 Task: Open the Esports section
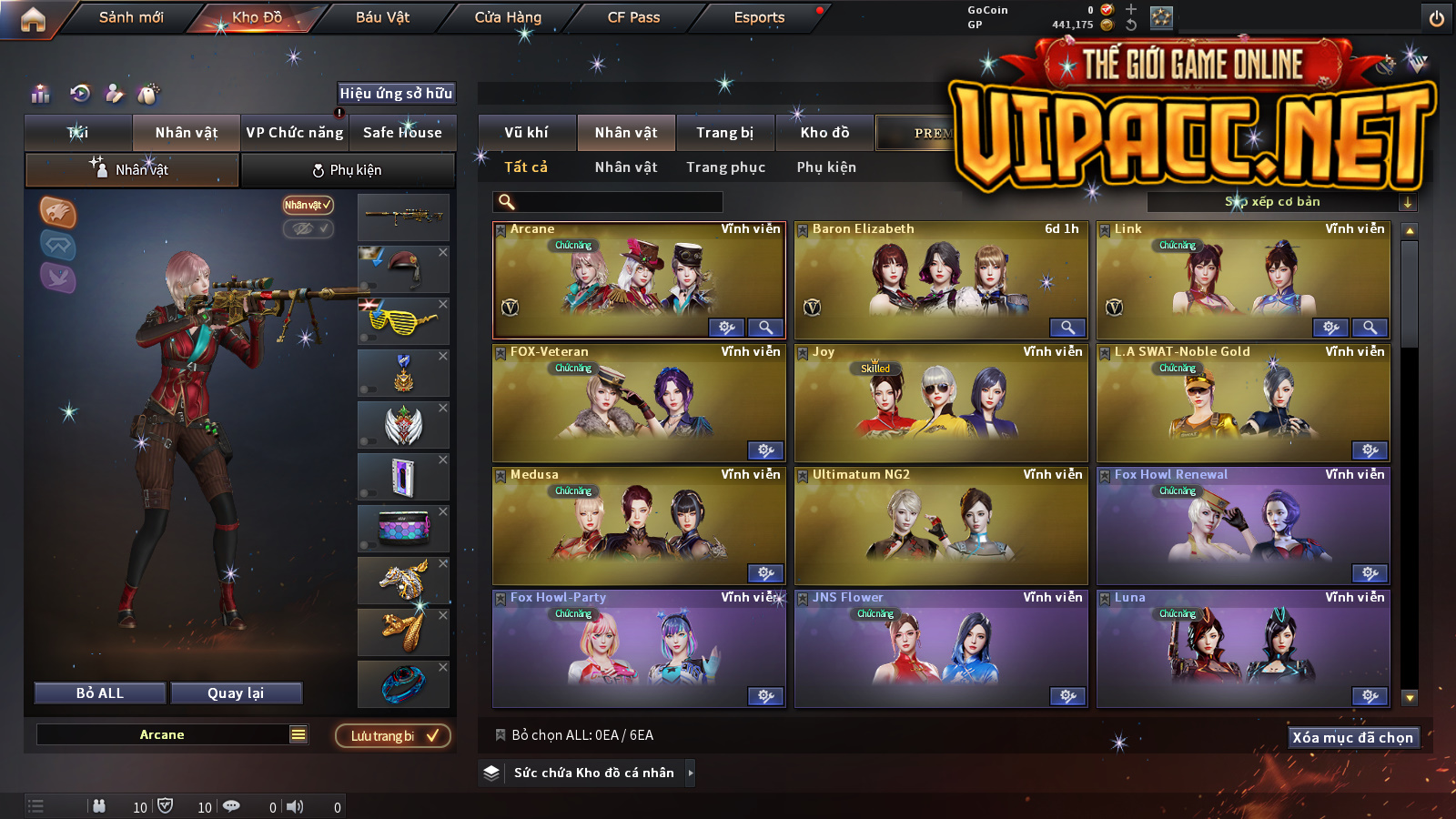click(x=759, y=17)
